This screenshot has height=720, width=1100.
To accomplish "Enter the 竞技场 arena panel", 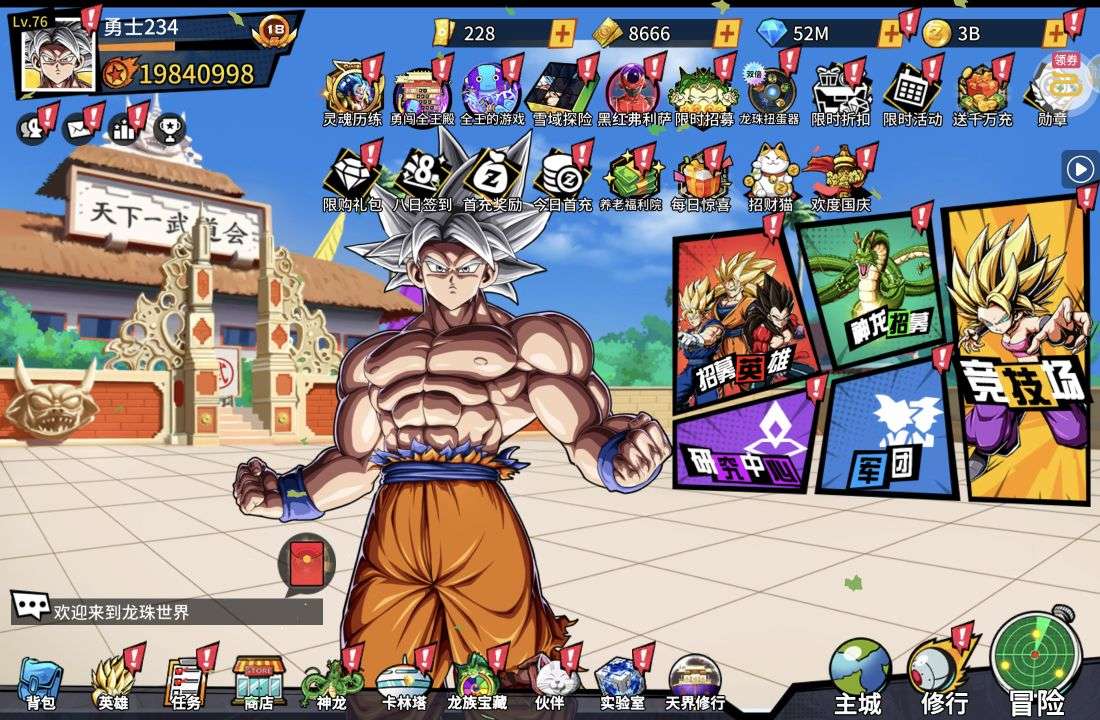I will (1020, 350).
